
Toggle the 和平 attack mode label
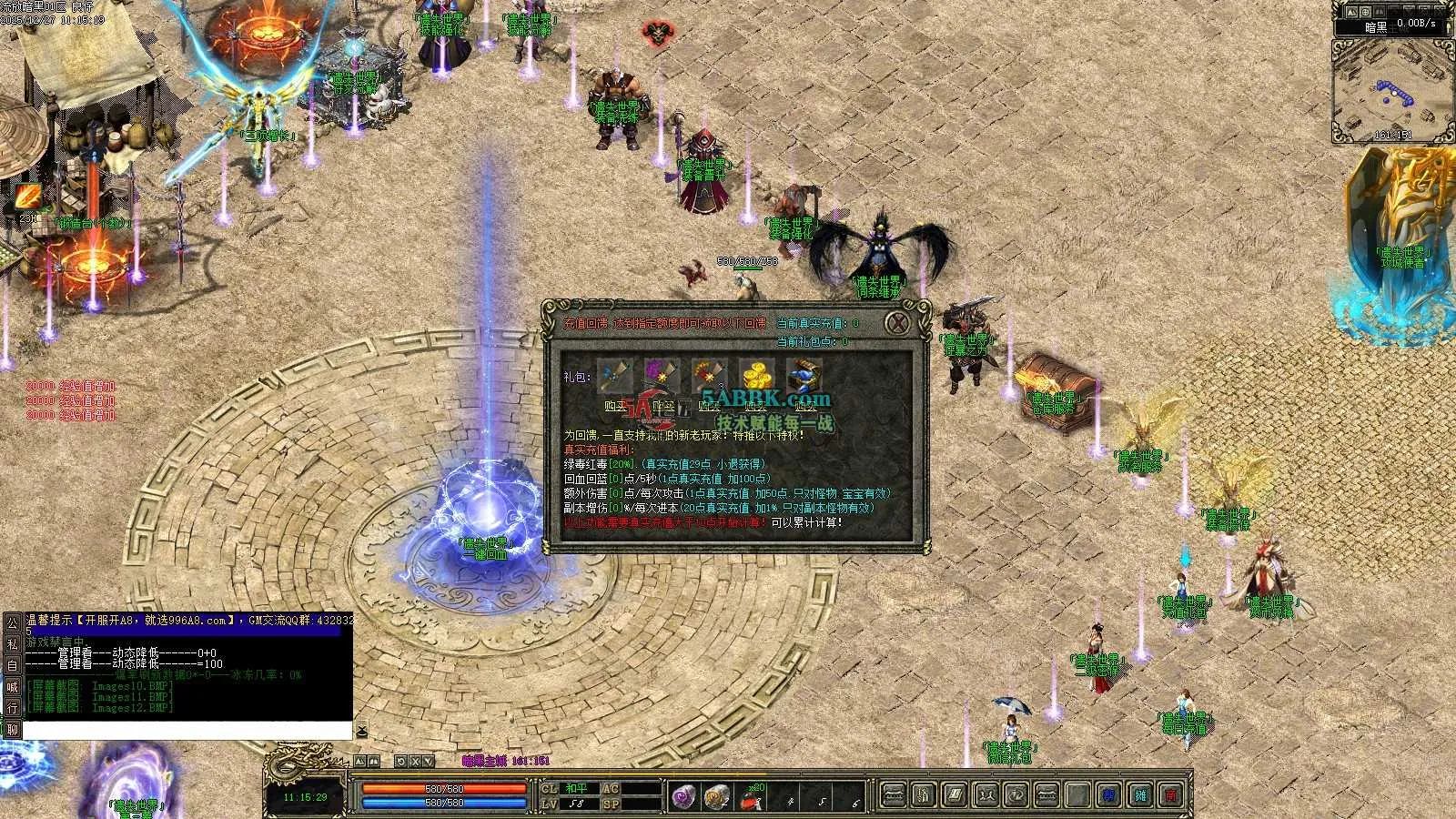tap(576, 789)
